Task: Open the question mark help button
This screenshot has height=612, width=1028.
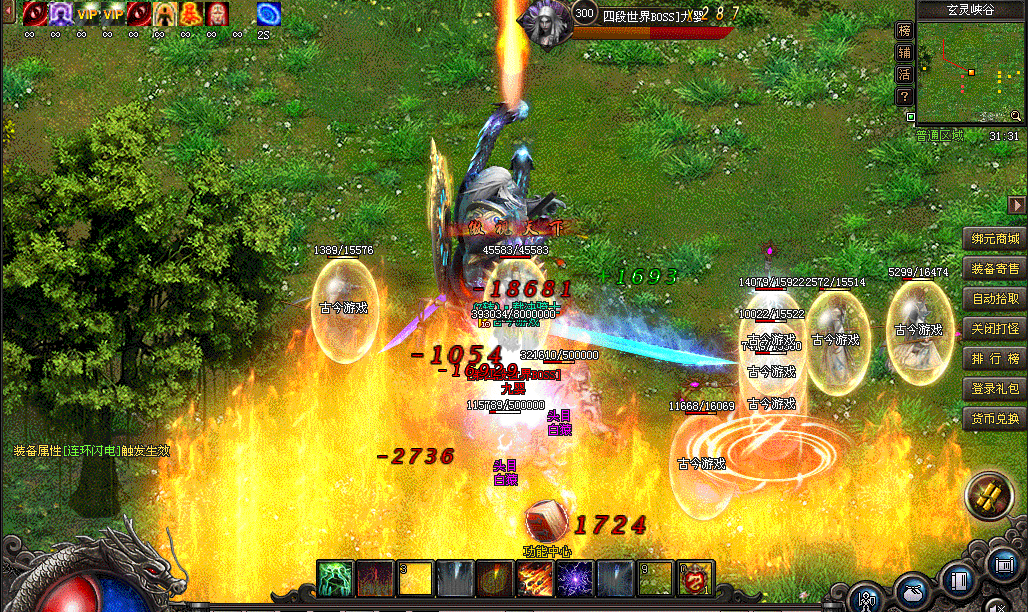Action: (904, 97)
